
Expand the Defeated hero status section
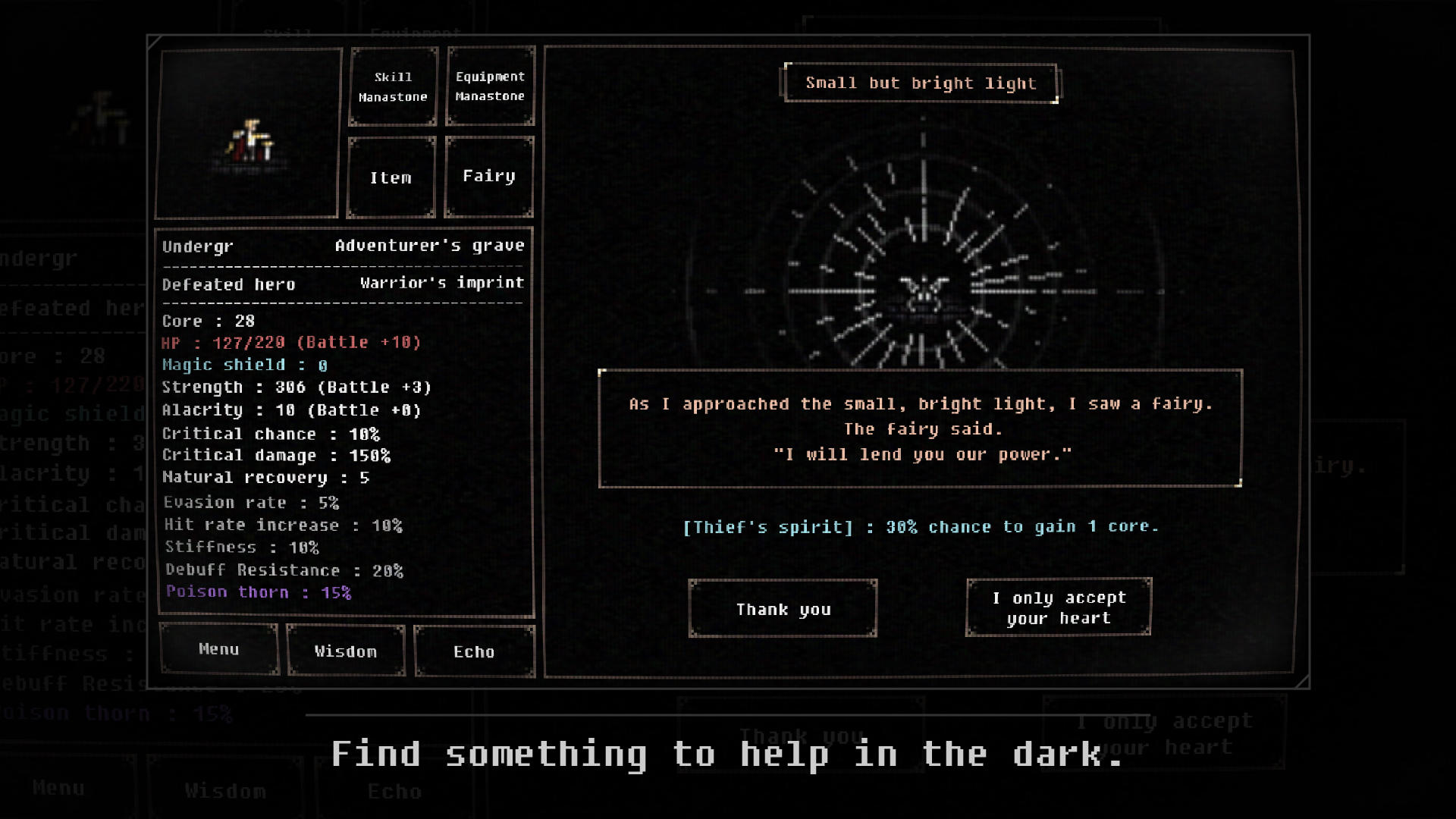tap(228, 284)
